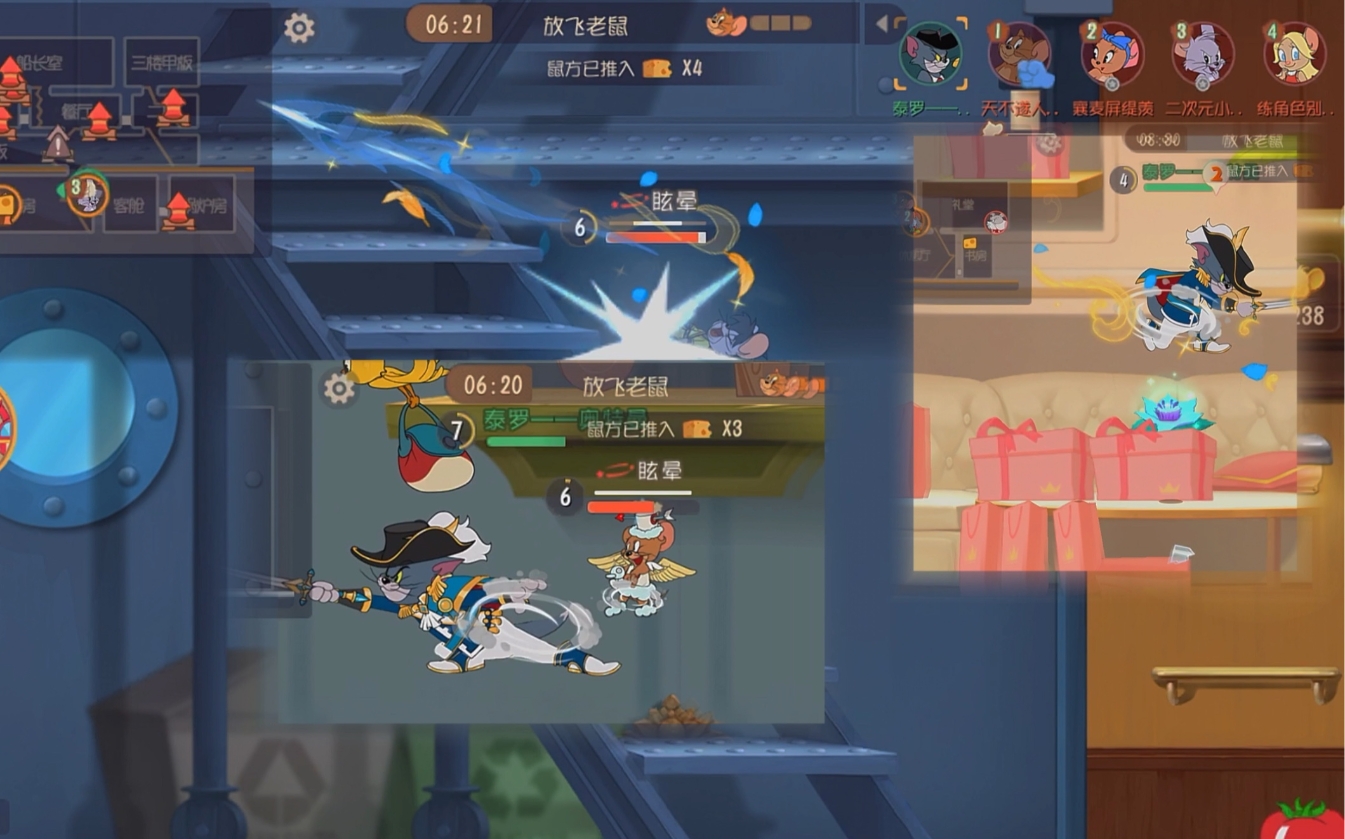Viewport: 1345px width, 839px height.
Task: Click 三楼甲板 room on minimap
Action: click(x=162, y=62)
